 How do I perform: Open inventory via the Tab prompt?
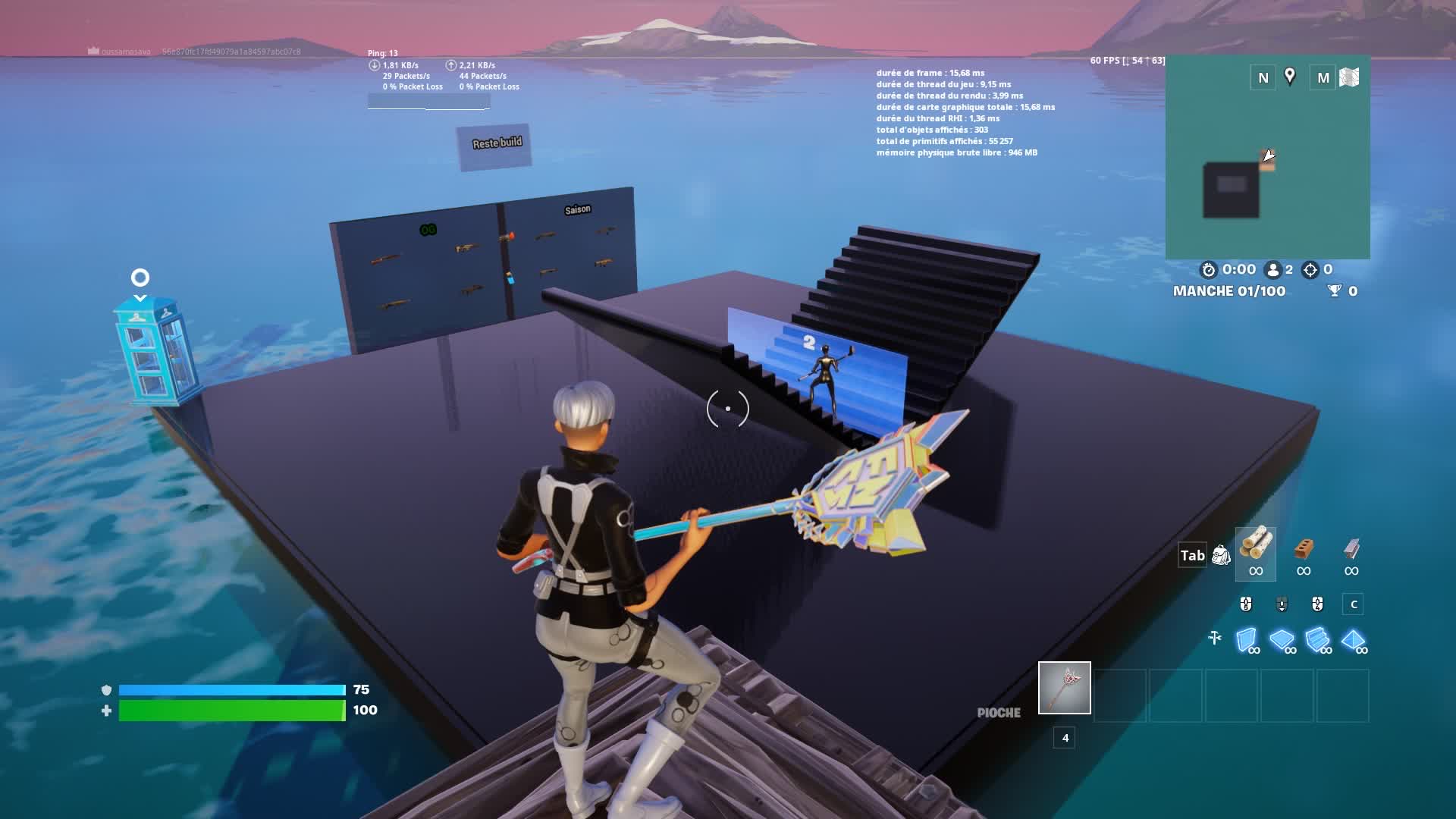pos(1192,555)
